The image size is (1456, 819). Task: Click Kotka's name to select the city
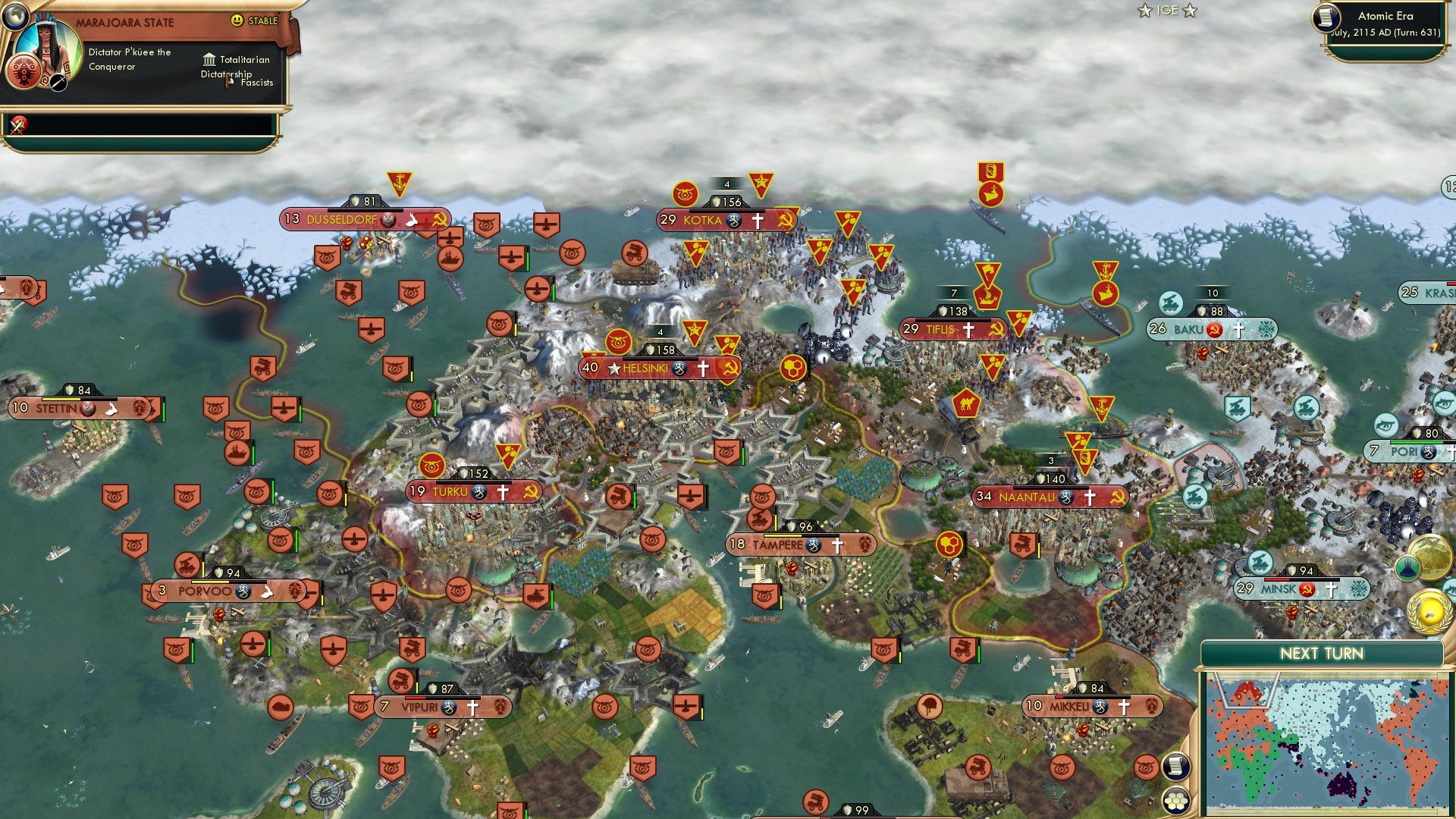click(x=704, y=221)
